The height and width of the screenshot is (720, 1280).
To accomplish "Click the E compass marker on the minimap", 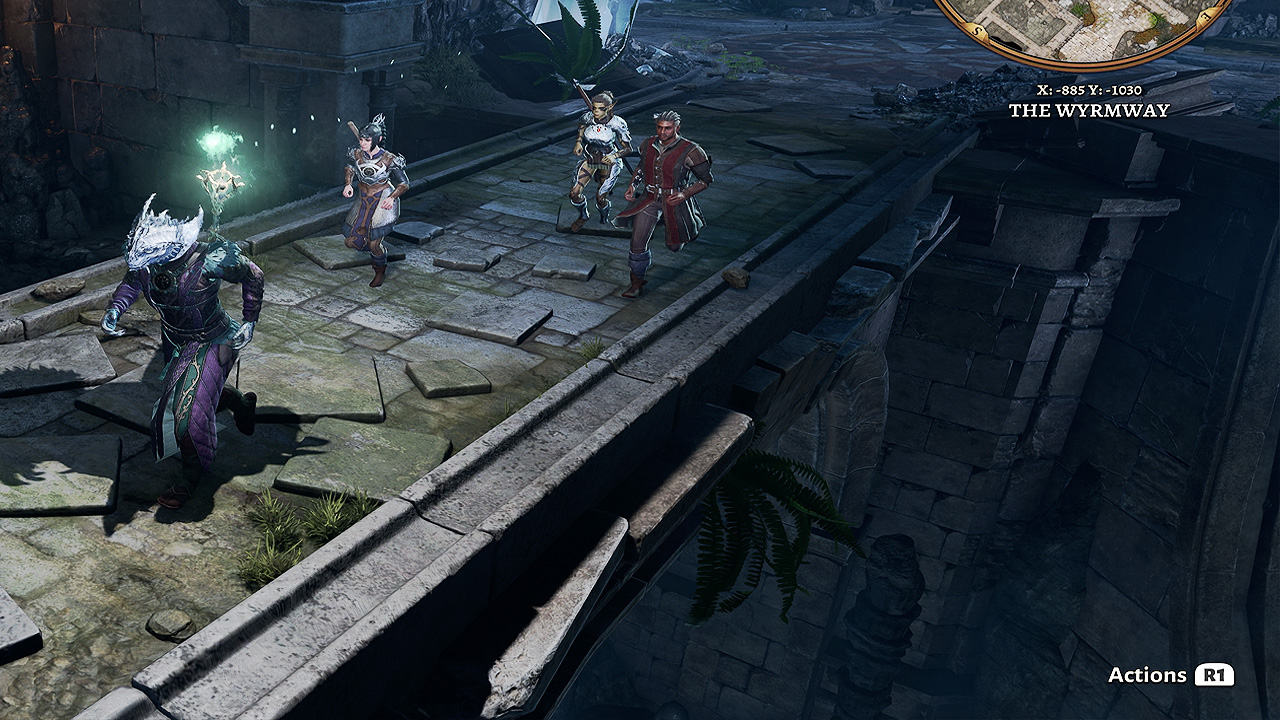I will point(1205,15).
